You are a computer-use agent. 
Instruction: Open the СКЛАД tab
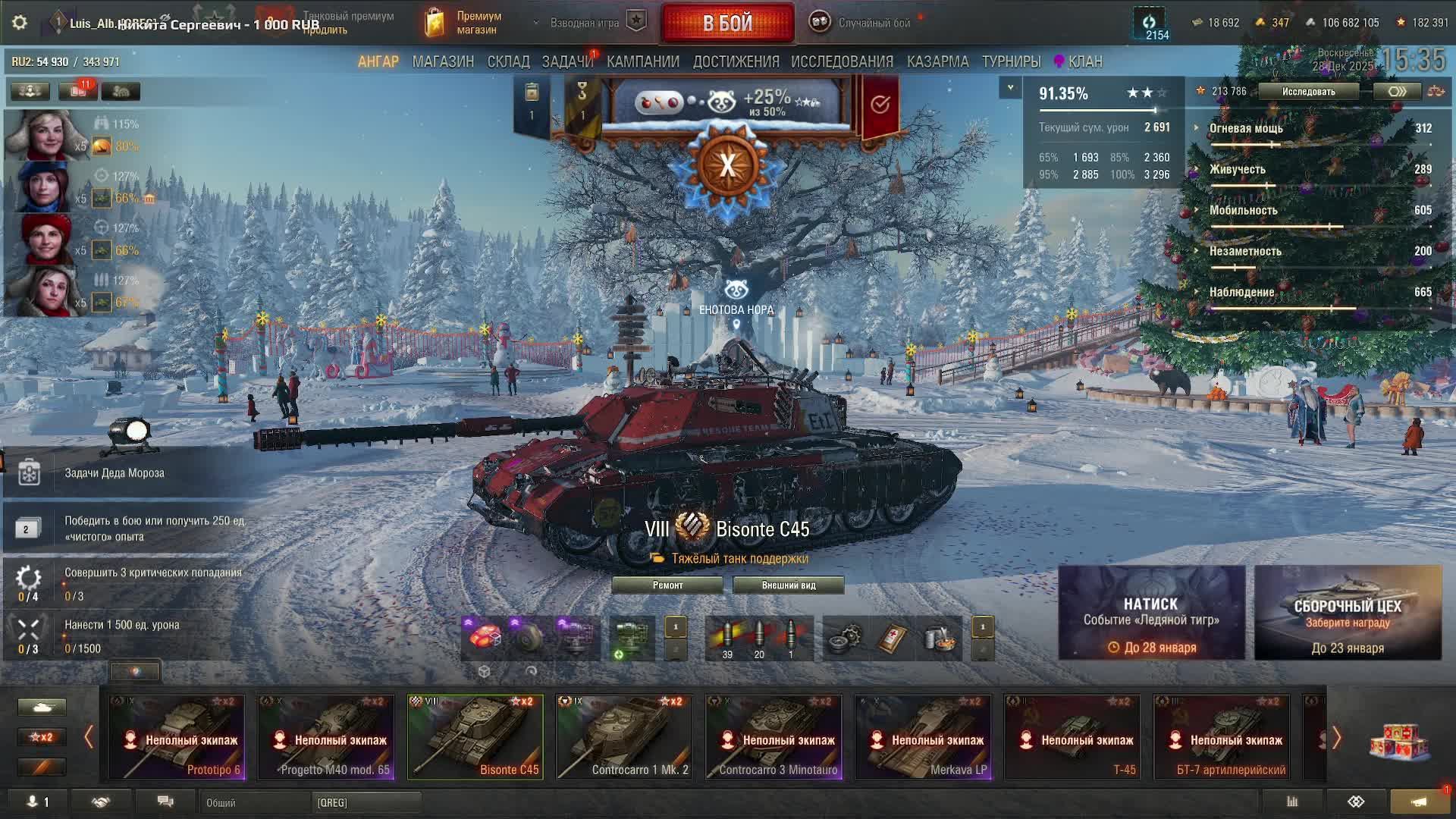pyautogui.click(x=508, y=61)
